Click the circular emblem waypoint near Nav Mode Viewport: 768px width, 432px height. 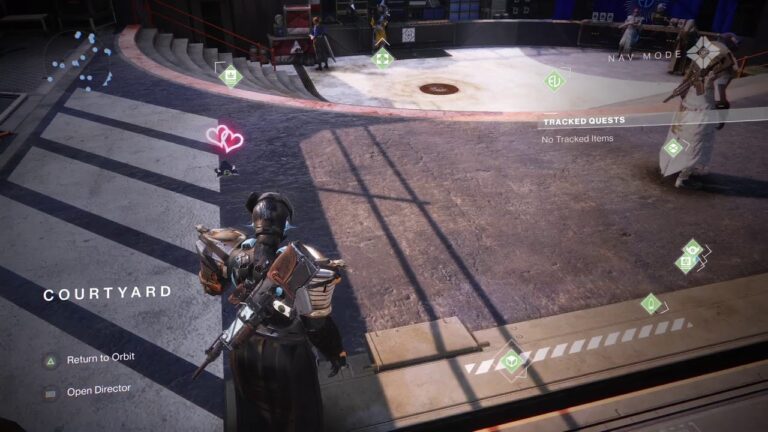point(554,80)
